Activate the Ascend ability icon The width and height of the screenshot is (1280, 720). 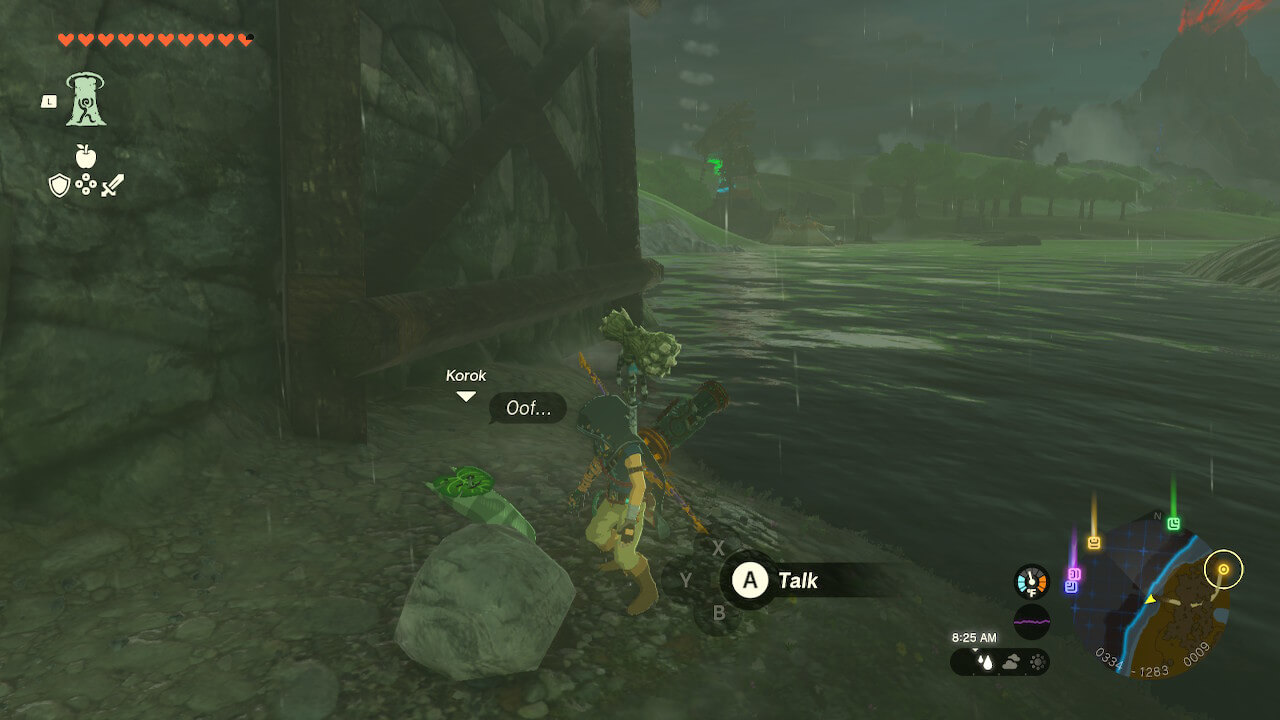(x=86, y=100)
